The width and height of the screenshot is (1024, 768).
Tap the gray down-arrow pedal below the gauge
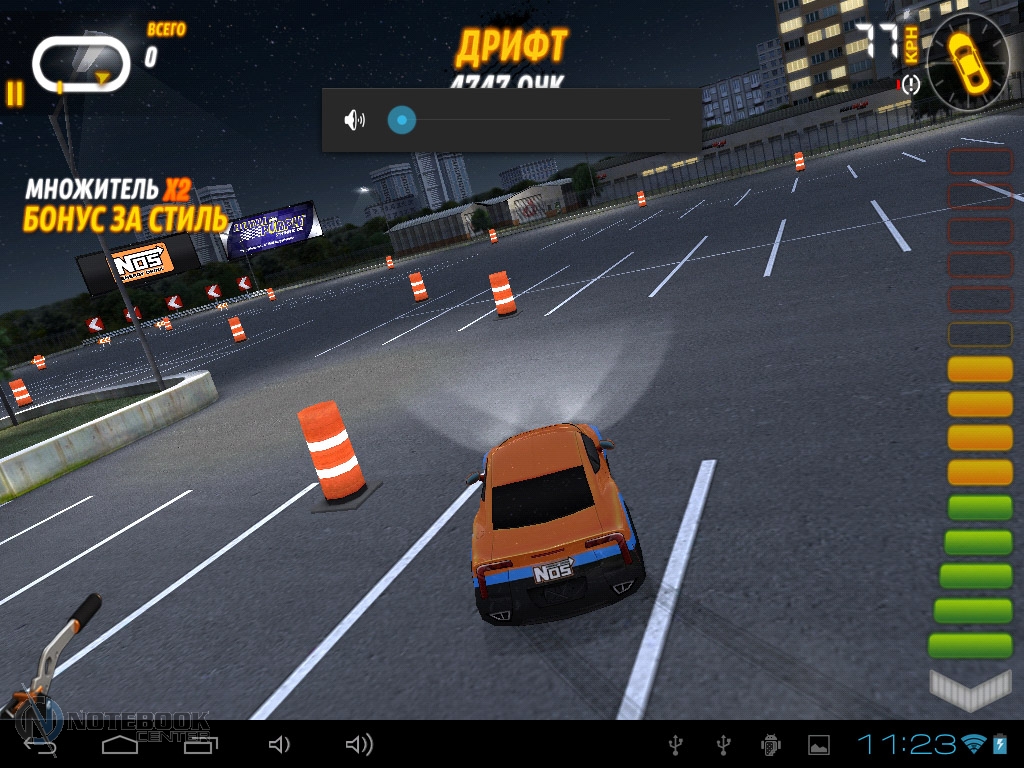(x=970, y=689)
